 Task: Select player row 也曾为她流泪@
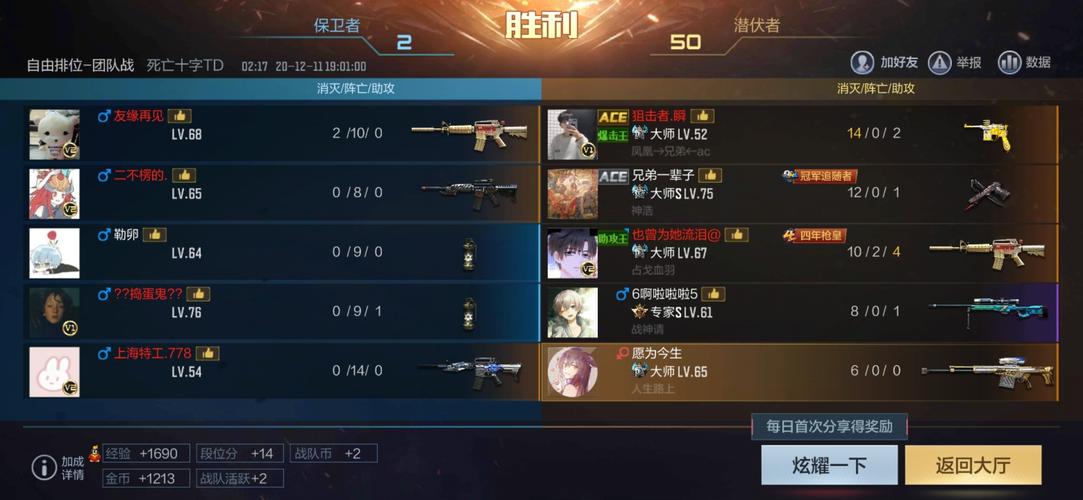click(800, 252)
